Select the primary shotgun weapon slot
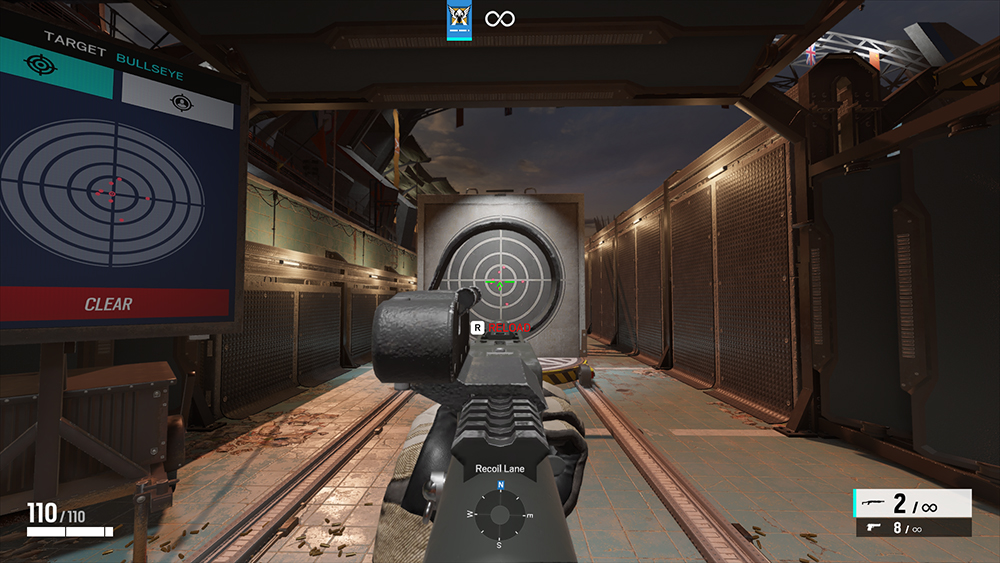Screen dimensions: 1000x563 [x=911, y=504]
